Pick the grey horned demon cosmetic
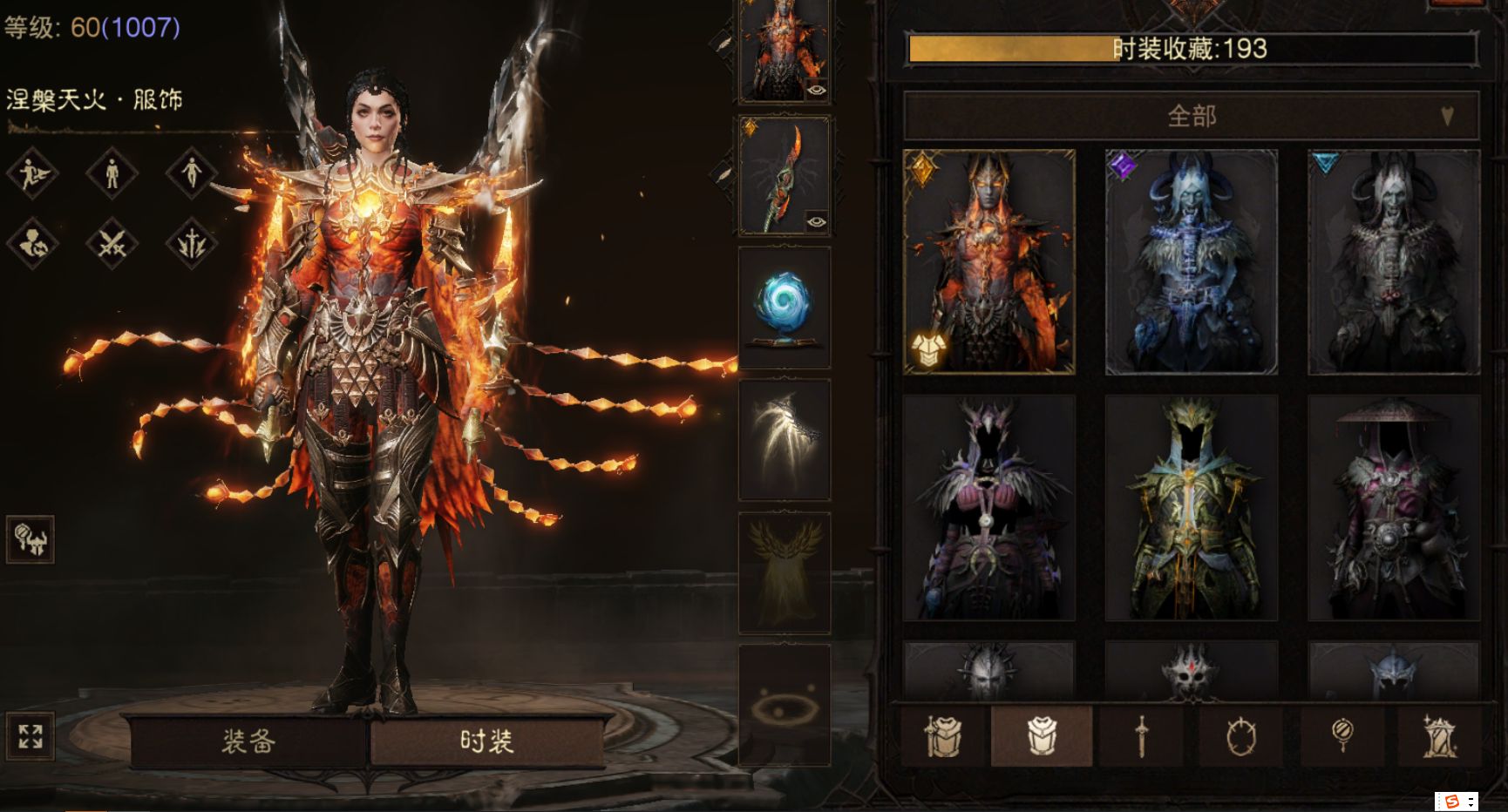Image resolution: width=1508 pixels, height=812 pixels. [1393, 261]
